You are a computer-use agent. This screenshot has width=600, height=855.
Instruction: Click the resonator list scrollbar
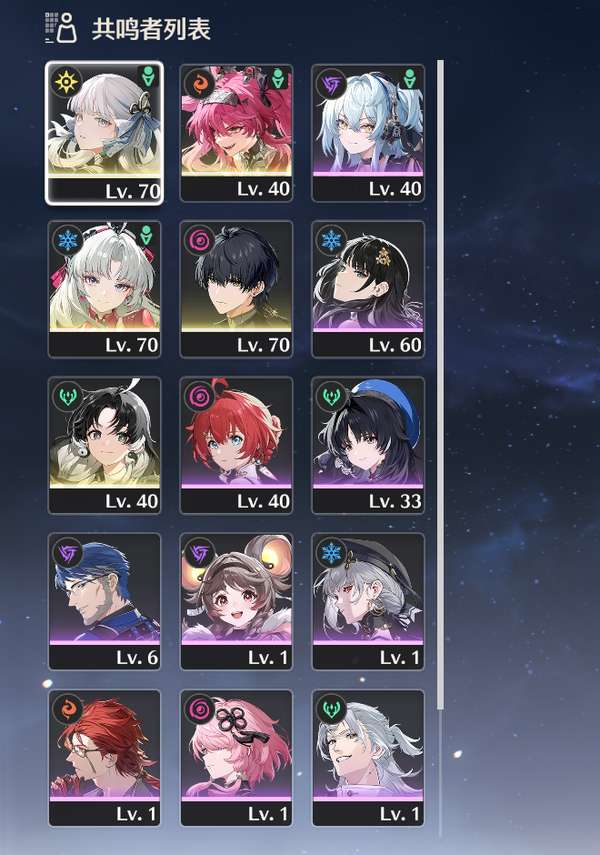pyautogui.click(x=440, y=400)
